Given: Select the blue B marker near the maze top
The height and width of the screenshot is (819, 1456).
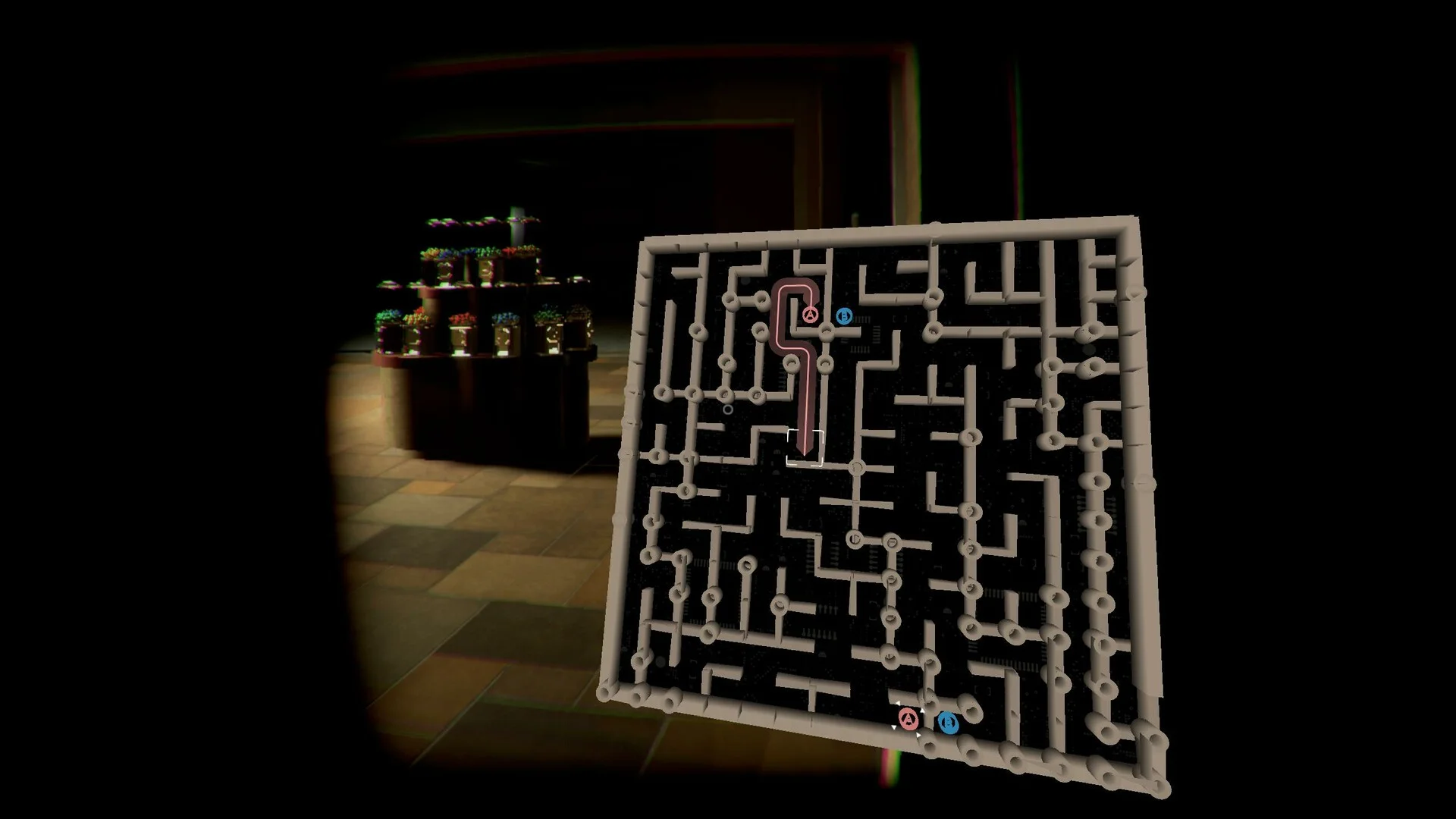Looking at the screenshot, I should [x=844, y=316].
